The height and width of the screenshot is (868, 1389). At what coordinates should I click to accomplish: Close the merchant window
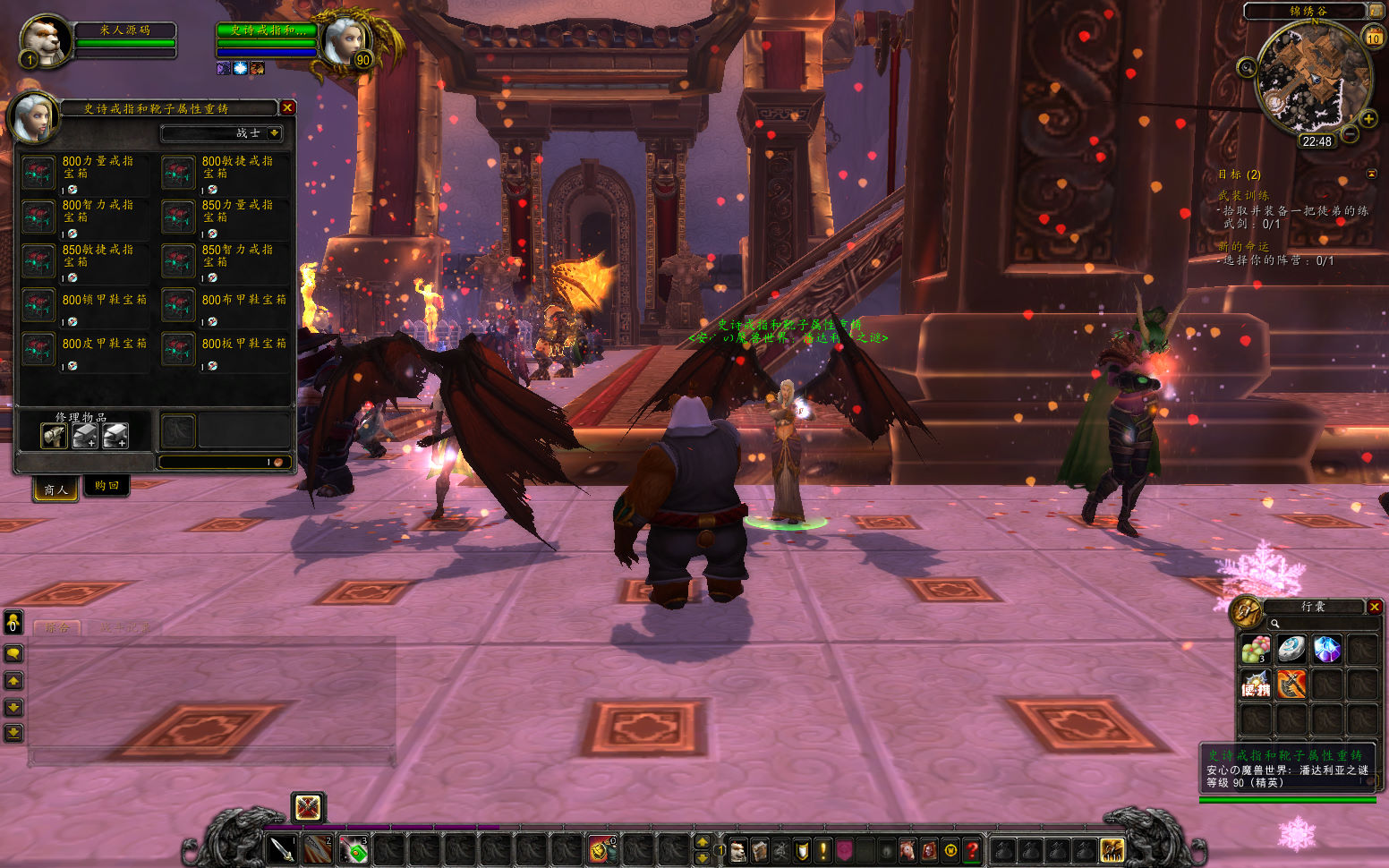coord(287,107)
